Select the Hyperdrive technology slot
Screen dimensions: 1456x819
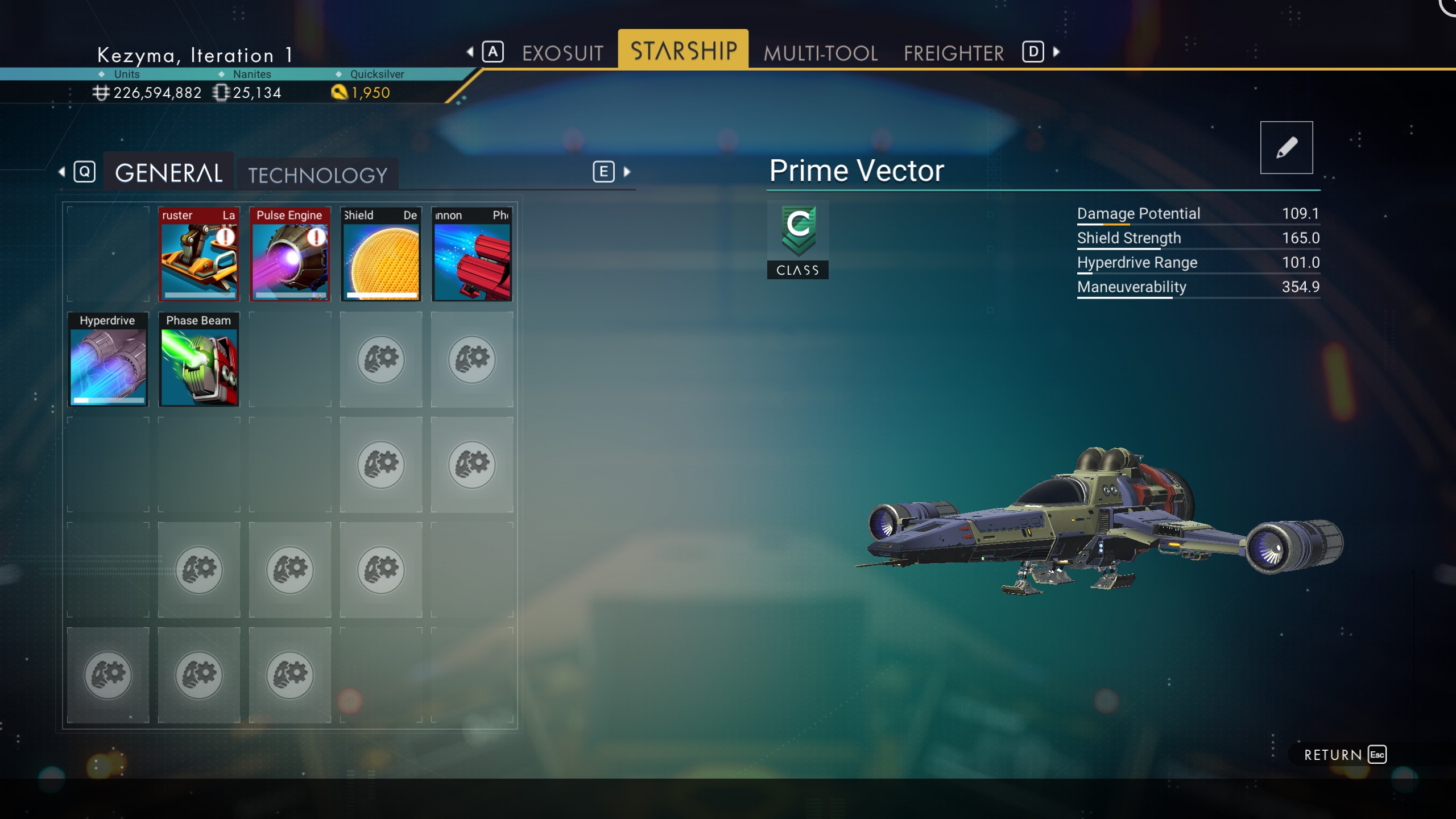pyautogui.click(x=107, y=359)
